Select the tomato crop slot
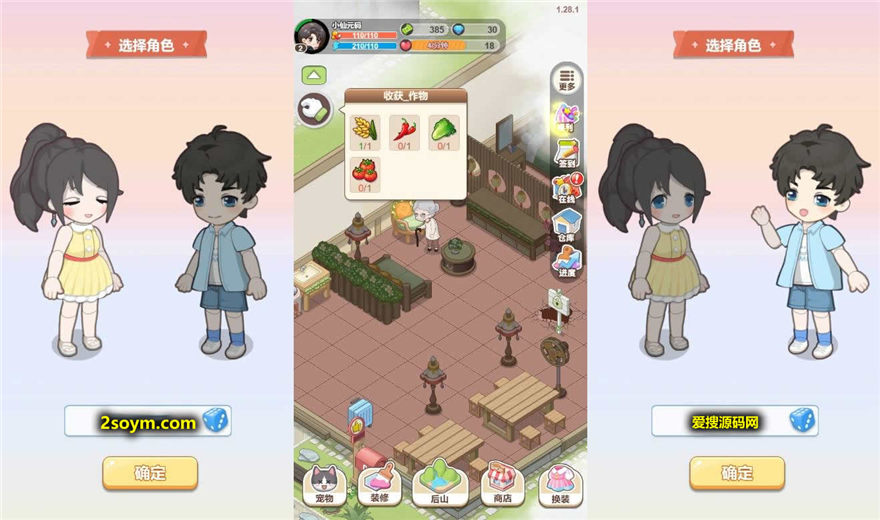Viewport: 880px width, 520px height. [364, 174]
